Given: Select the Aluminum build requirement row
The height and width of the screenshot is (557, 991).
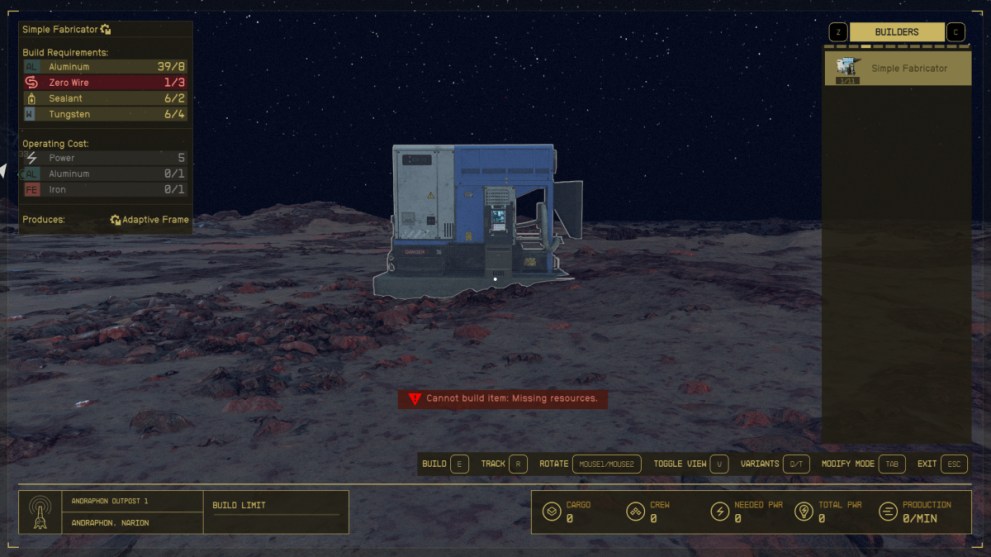Looking at the screenshot, I should (105, 67).
